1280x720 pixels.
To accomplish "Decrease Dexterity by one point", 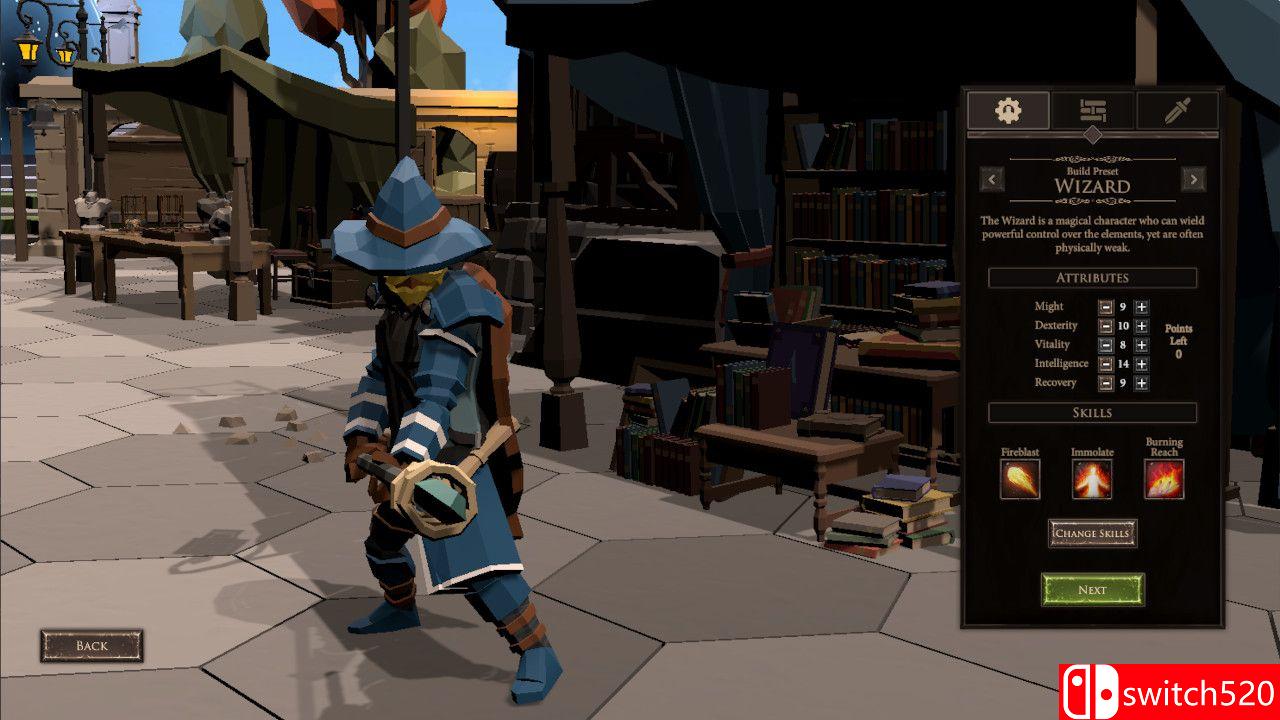I will click(x=1106, y=326).
